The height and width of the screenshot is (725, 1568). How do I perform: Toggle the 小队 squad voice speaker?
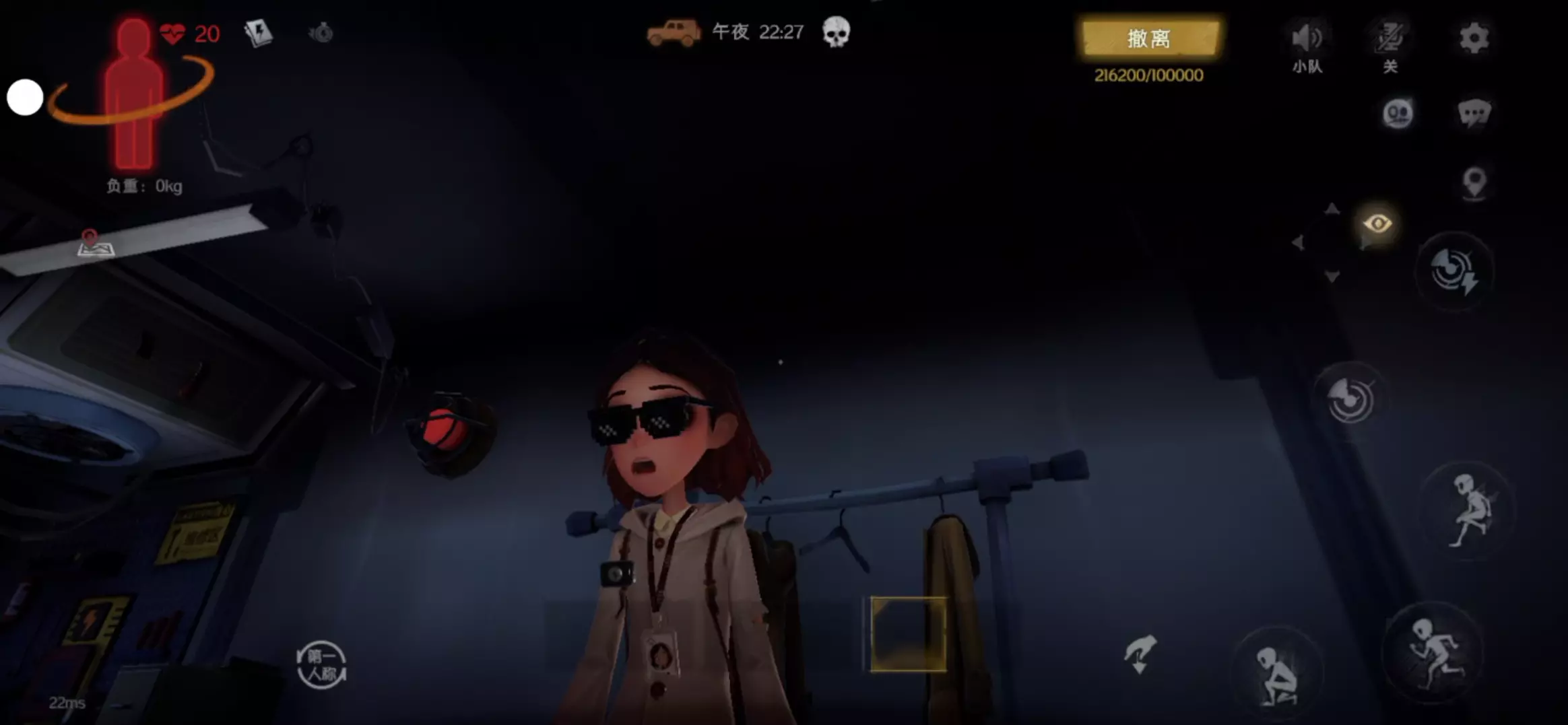click(1307, 39)
